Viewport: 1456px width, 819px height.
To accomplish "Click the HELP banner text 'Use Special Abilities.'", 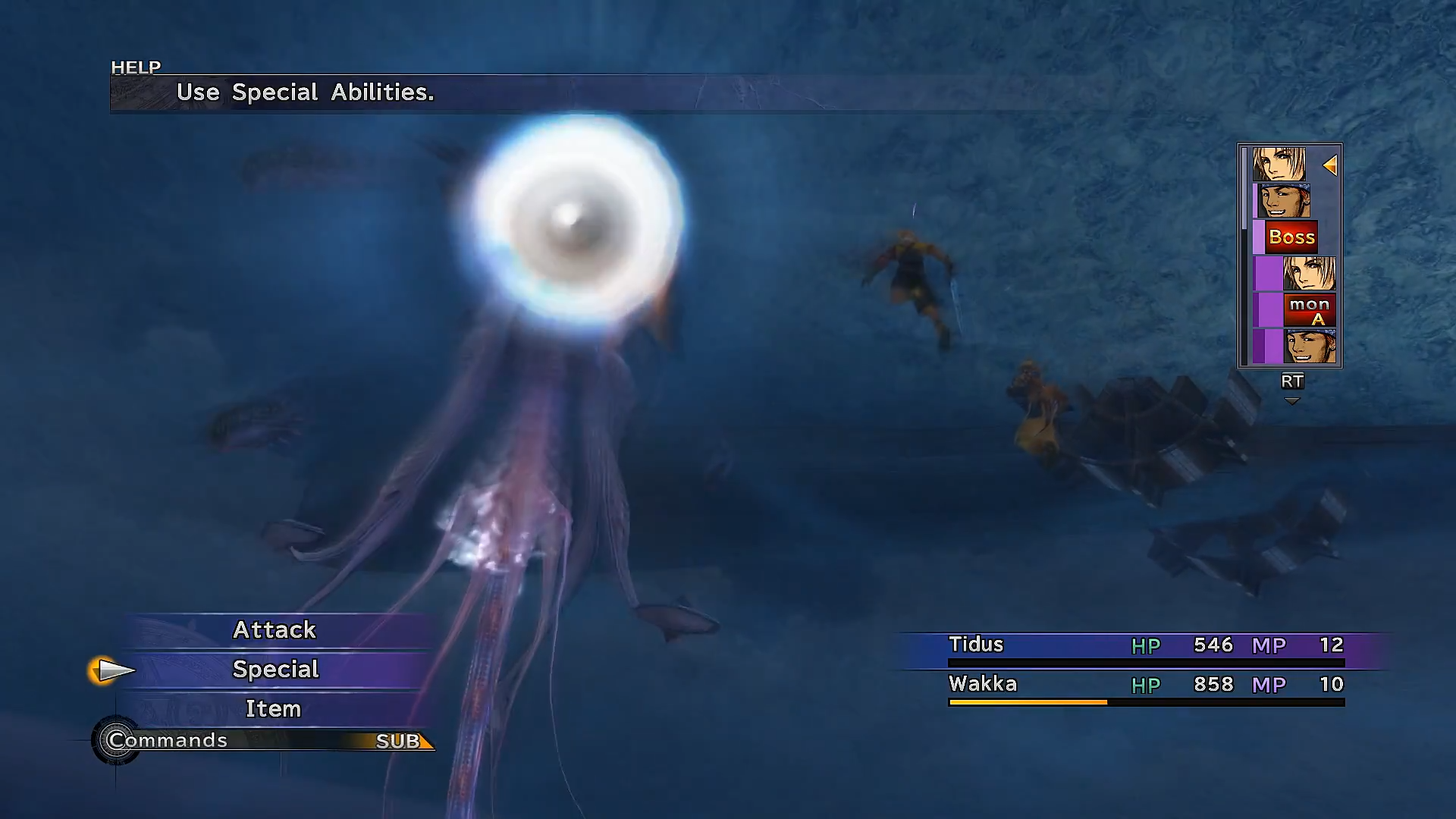I will pyautogui.click(x=306, y=93).
